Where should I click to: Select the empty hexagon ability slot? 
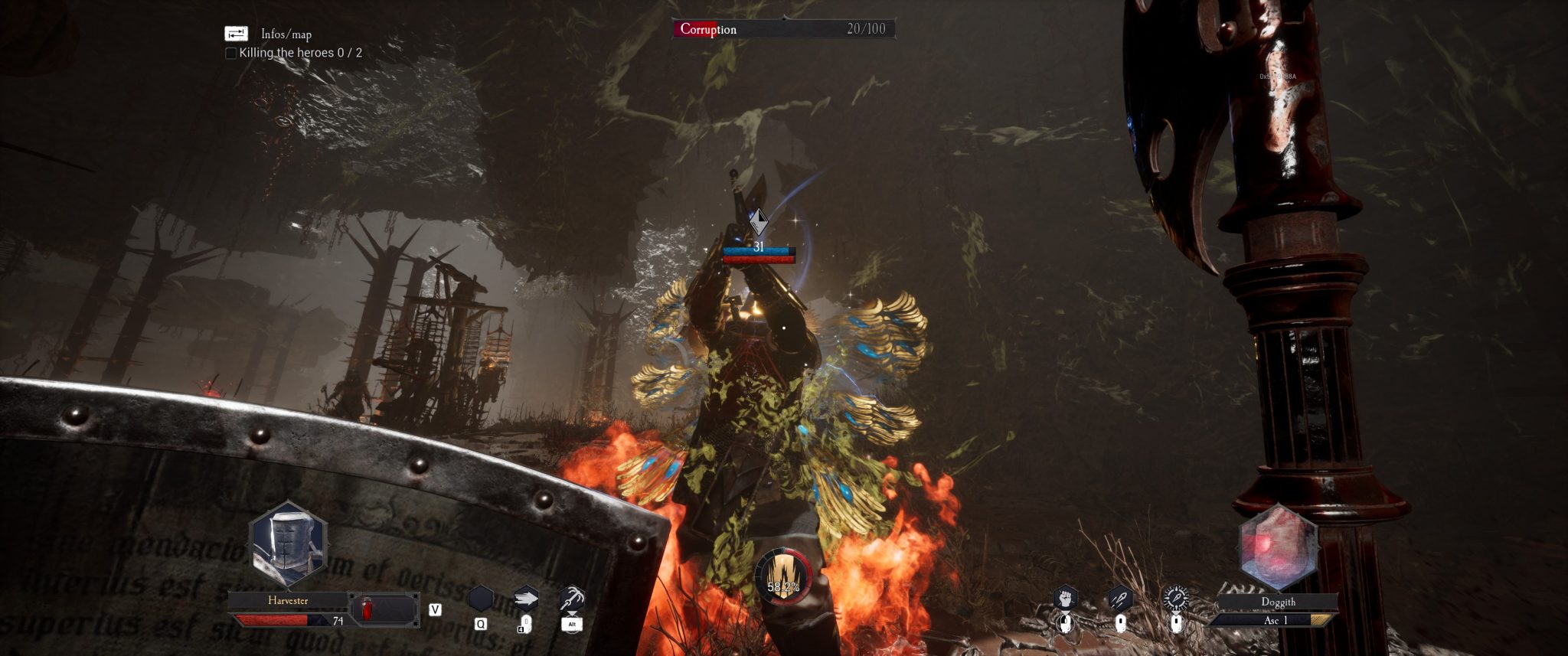coord(481,598)
